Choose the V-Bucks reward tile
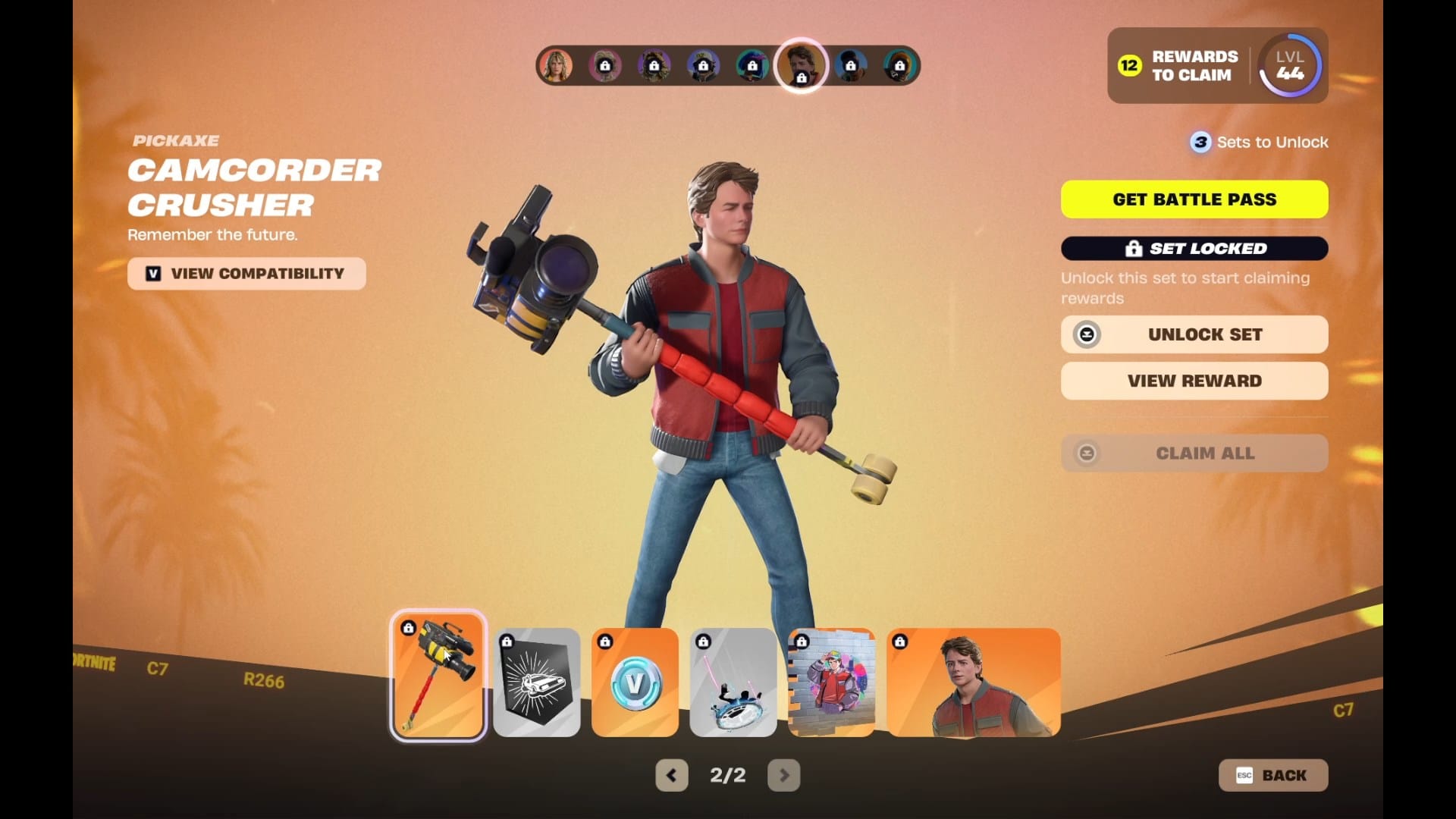Image resolution: width=1456 pixels, height=819 pixels. (x=635, y=682)
